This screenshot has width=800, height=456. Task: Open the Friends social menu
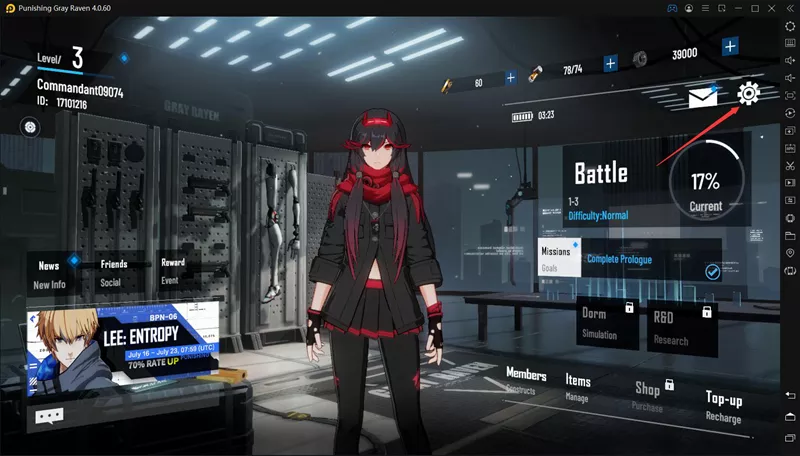point(113,273)
